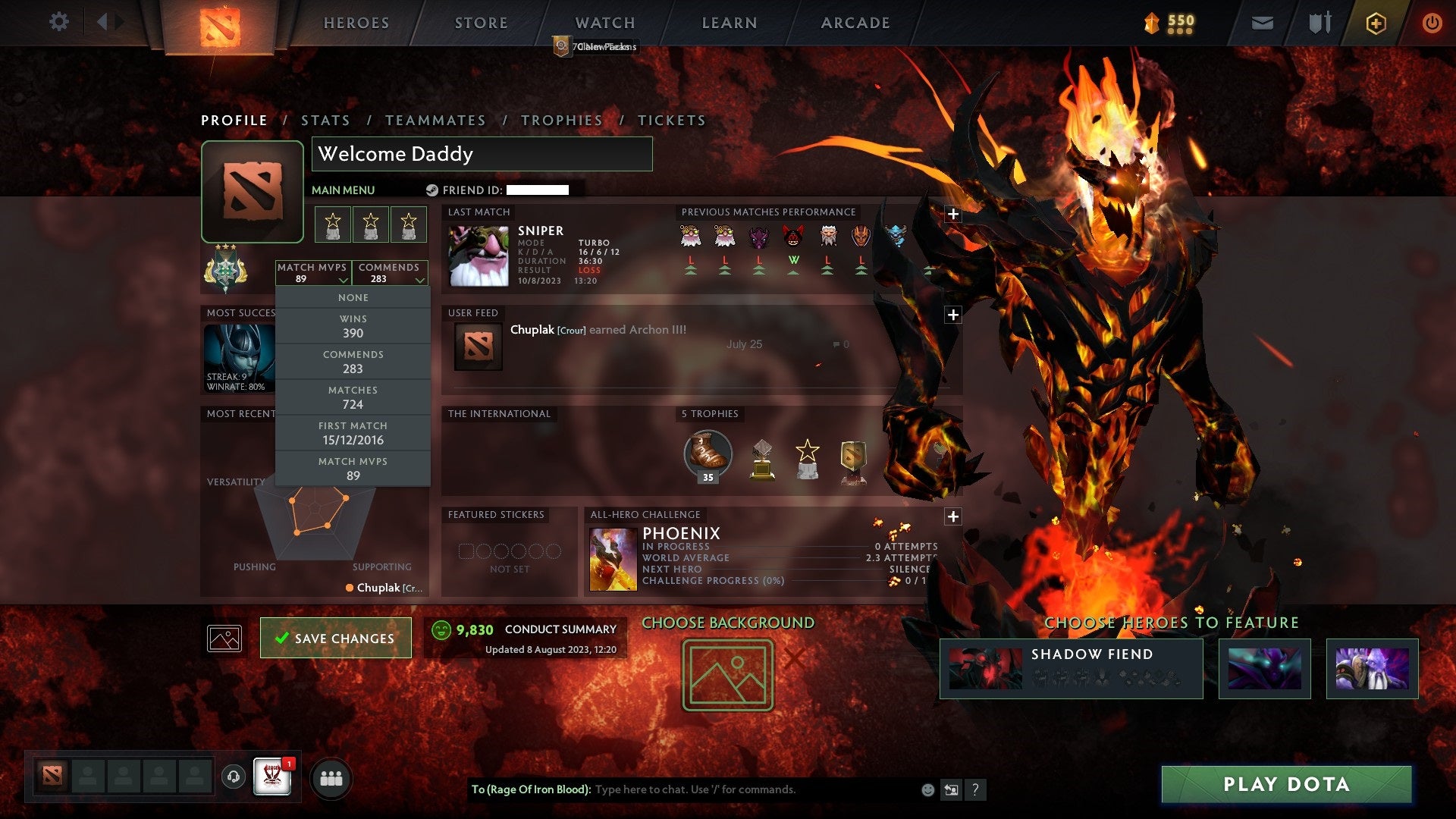Open the emoticon picker in the chat bar

tap(927, 789)
